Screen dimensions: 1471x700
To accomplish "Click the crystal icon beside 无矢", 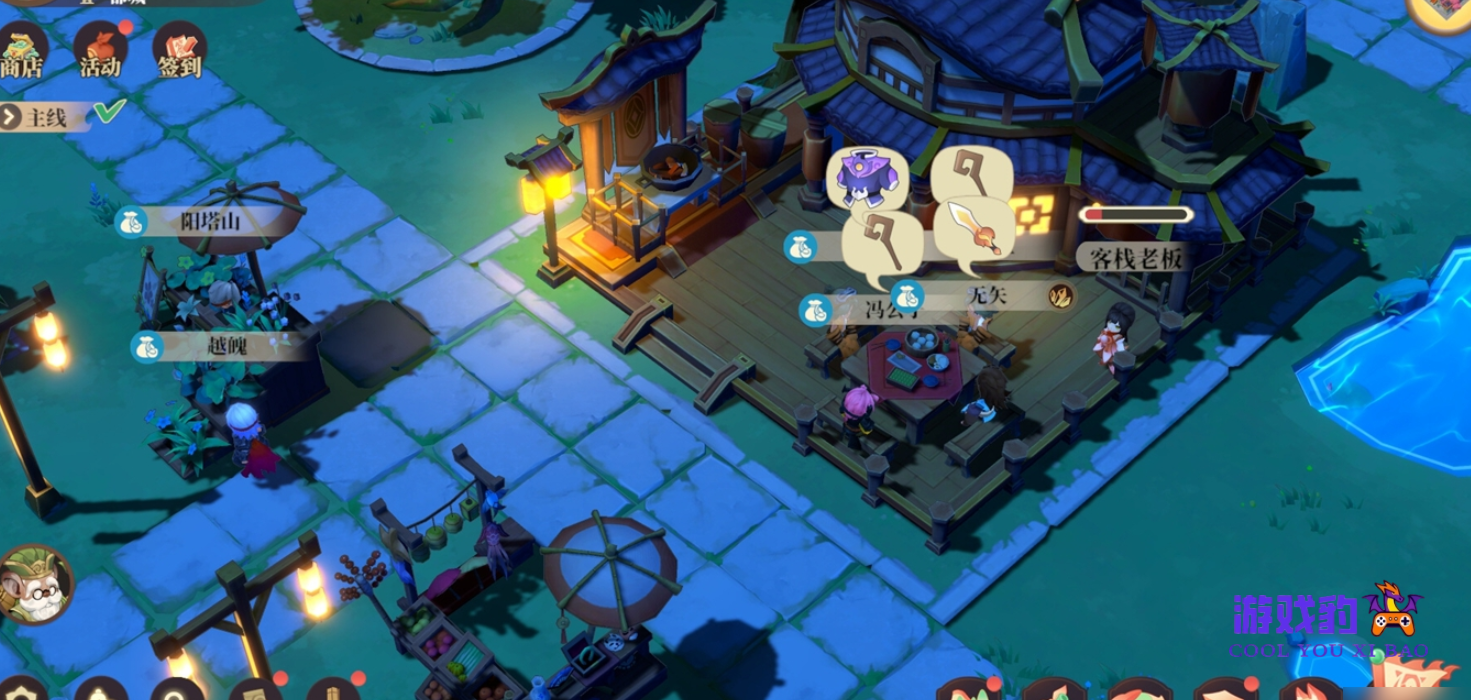I will tap(1060, 296).
